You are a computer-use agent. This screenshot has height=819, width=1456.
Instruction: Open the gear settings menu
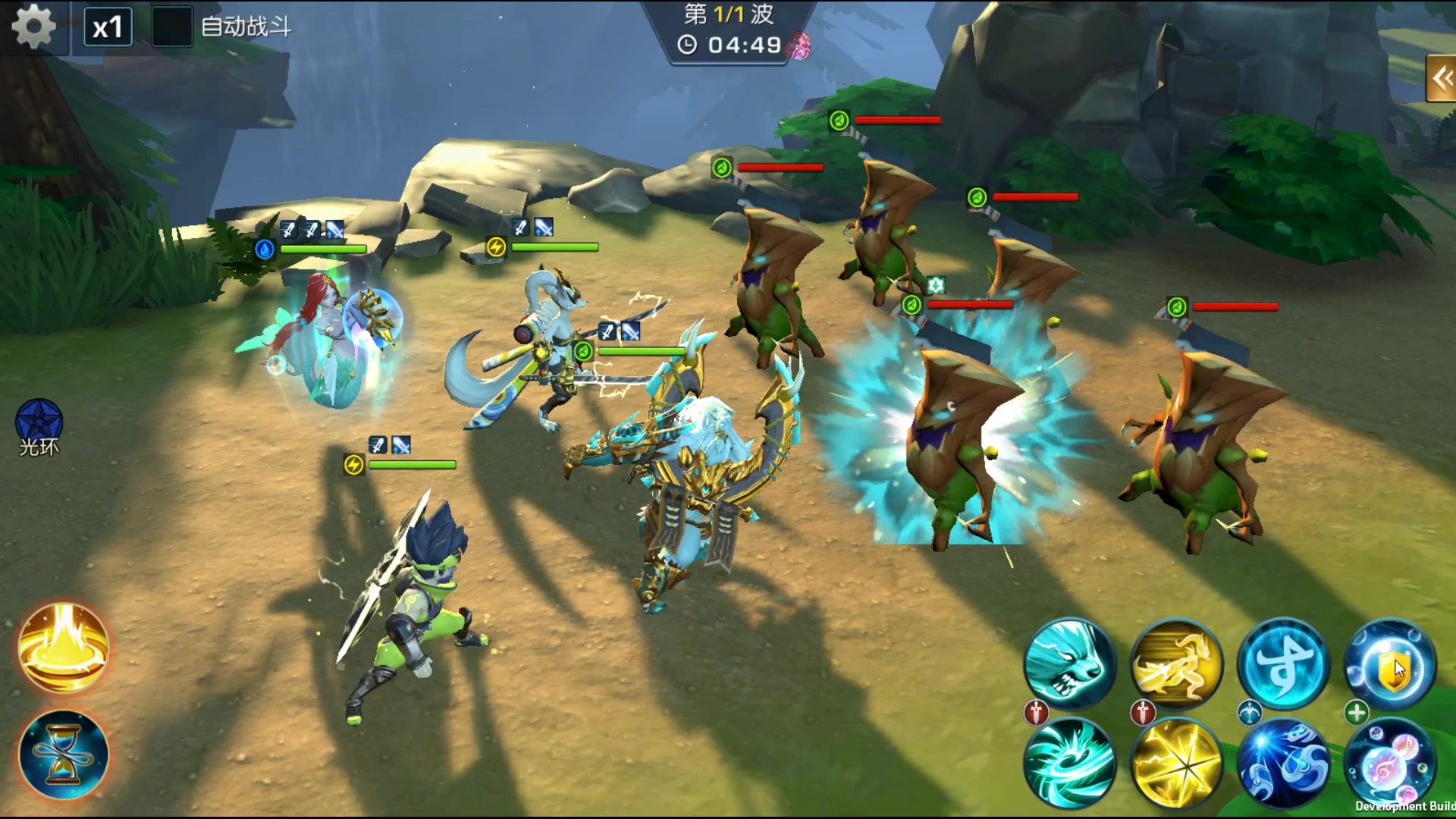tap(34, 27)
